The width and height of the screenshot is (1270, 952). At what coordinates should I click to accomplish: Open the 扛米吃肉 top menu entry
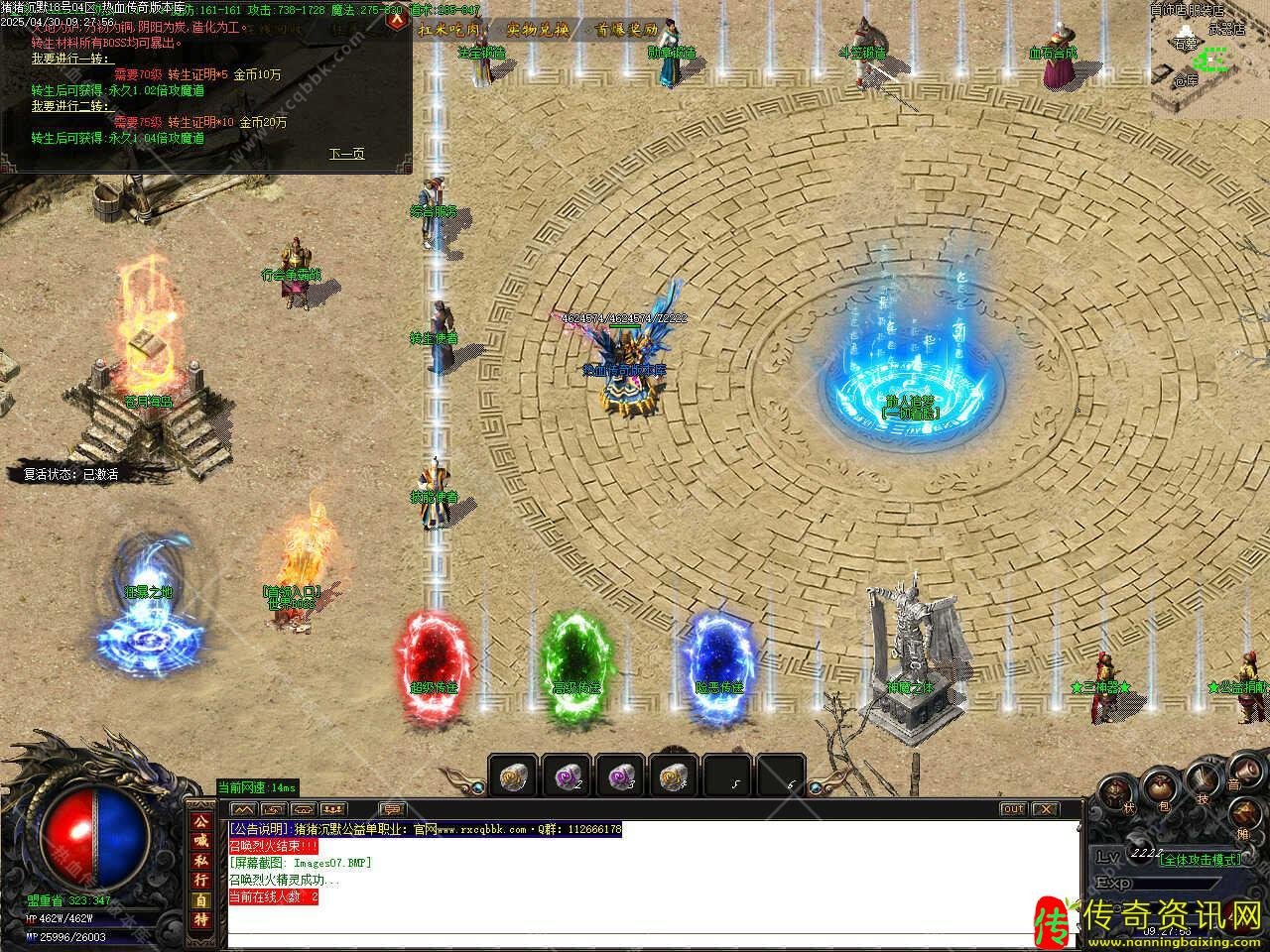tap(448, 30)
